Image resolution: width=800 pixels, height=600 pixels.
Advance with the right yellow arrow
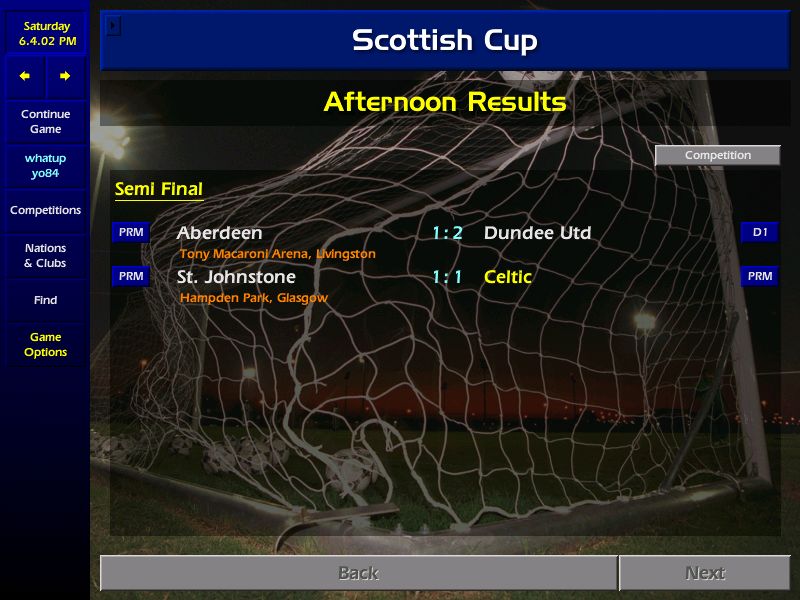[x=65, y=76]
